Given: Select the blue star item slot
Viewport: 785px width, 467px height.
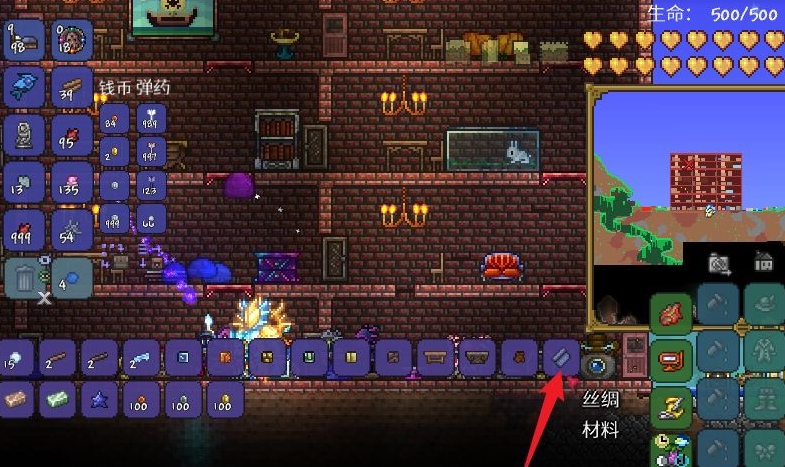Looking at the screenshot, I should tap(100, 399).
